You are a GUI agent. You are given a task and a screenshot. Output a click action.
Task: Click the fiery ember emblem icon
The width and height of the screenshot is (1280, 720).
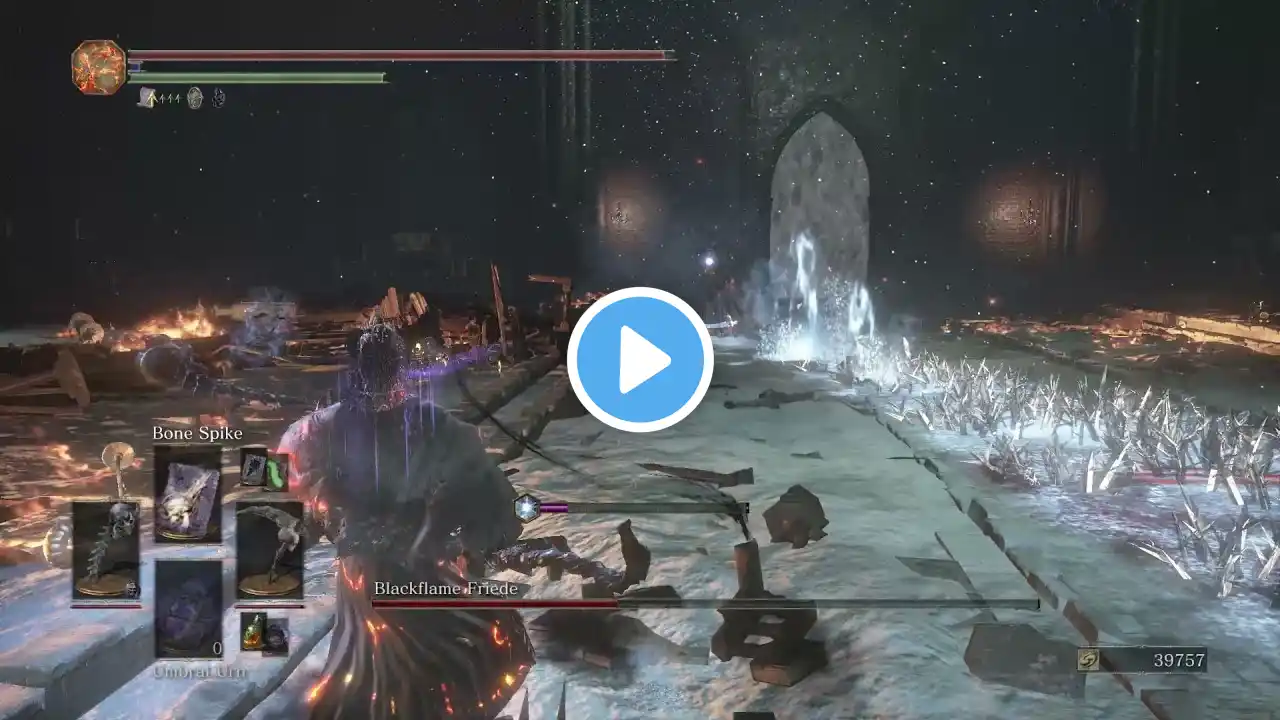coord(99,67)
